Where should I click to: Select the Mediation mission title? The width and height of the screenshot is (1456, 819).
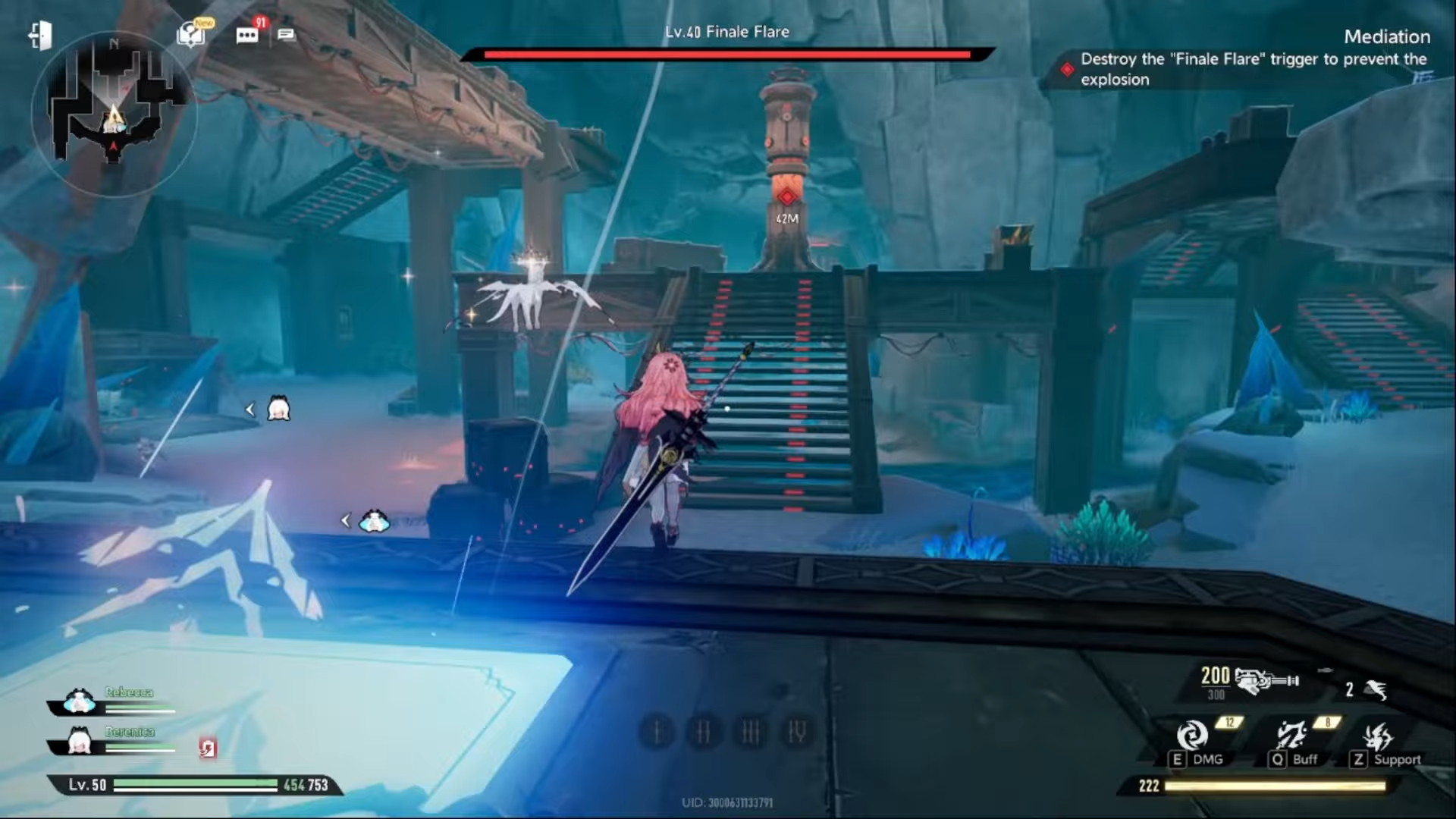coord(1386,36)
